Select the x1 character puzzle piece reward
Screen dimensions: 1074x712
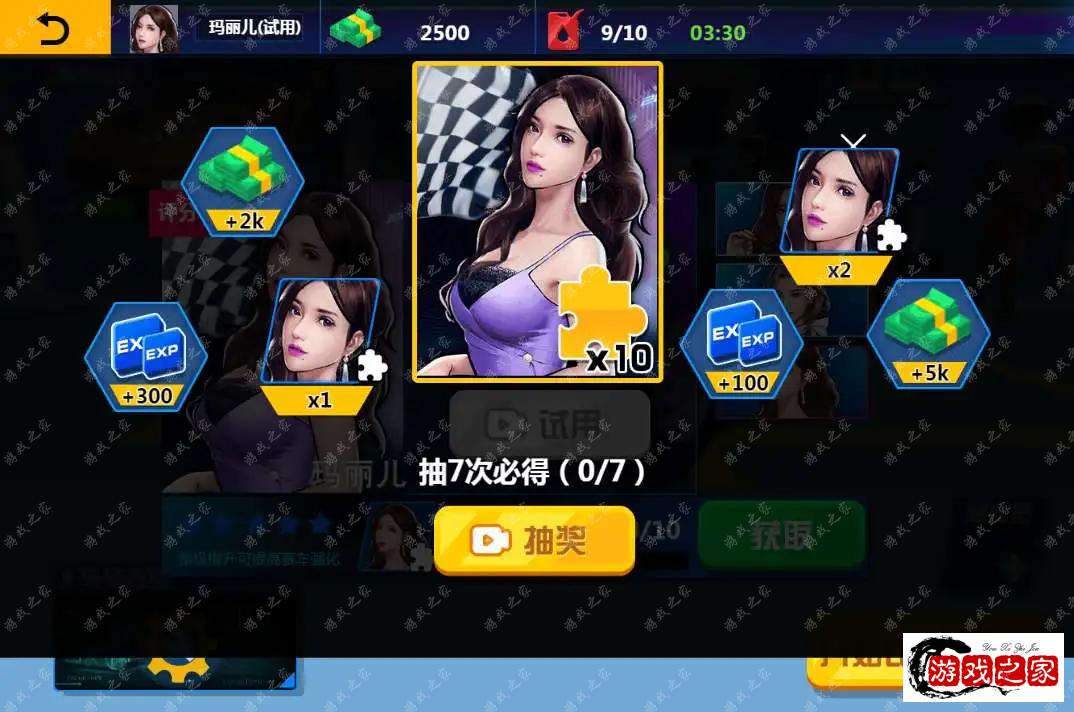(x=321, y=344)
